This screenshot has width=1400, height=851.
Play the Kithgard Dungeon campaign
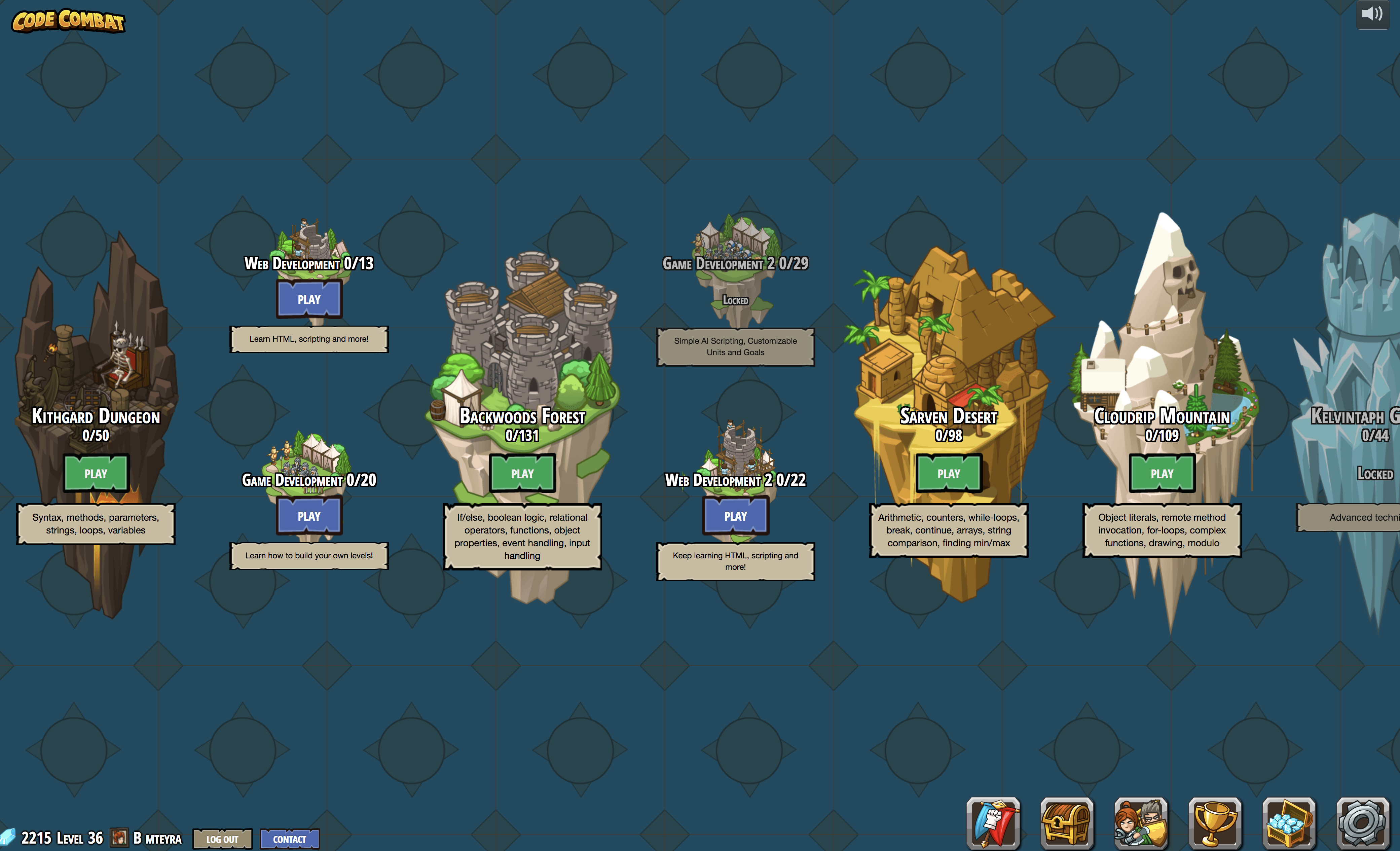[x=96, y=473]
